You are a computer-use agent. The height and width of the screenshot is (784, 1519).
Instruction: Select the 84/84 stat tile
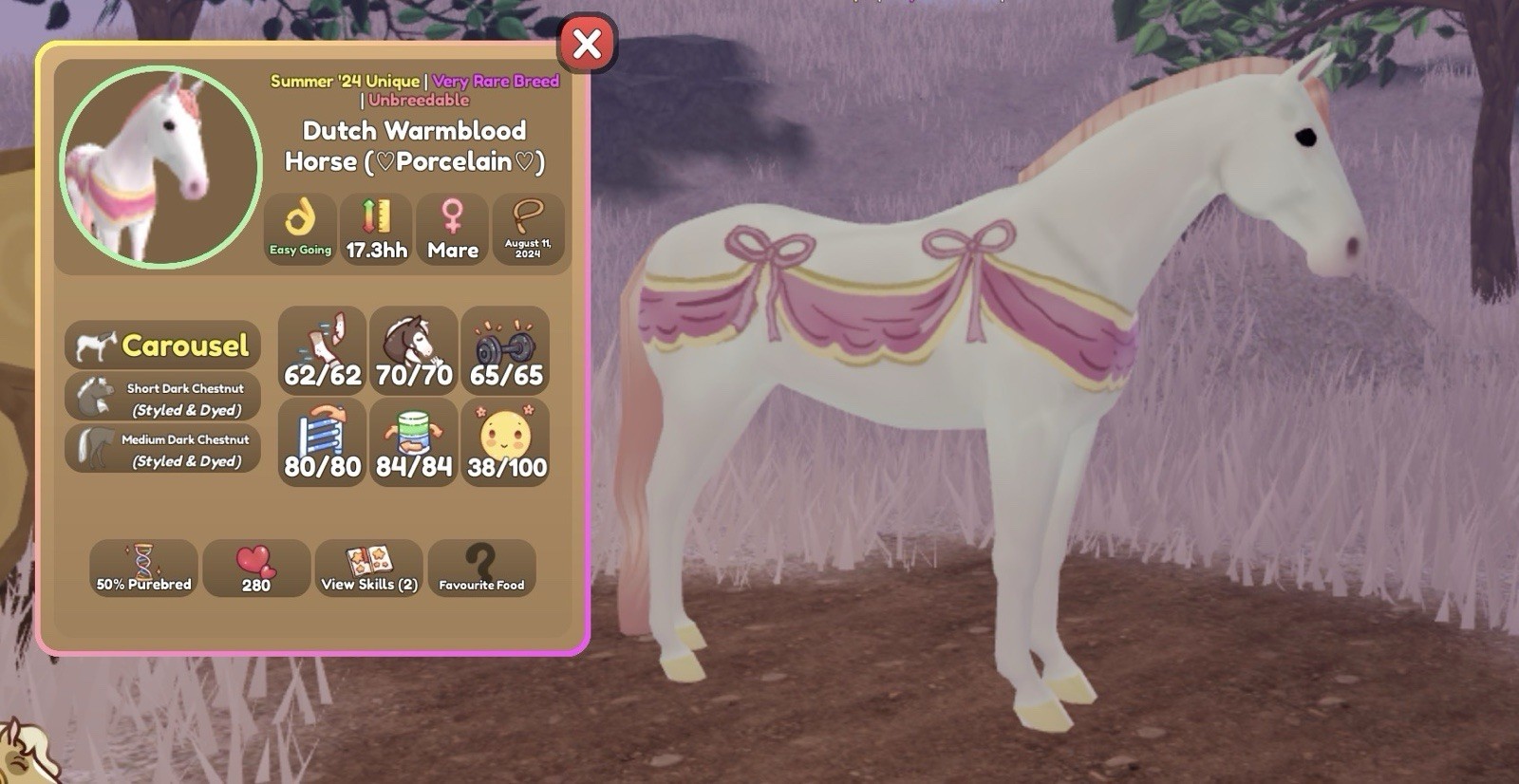tap(414, 442)
